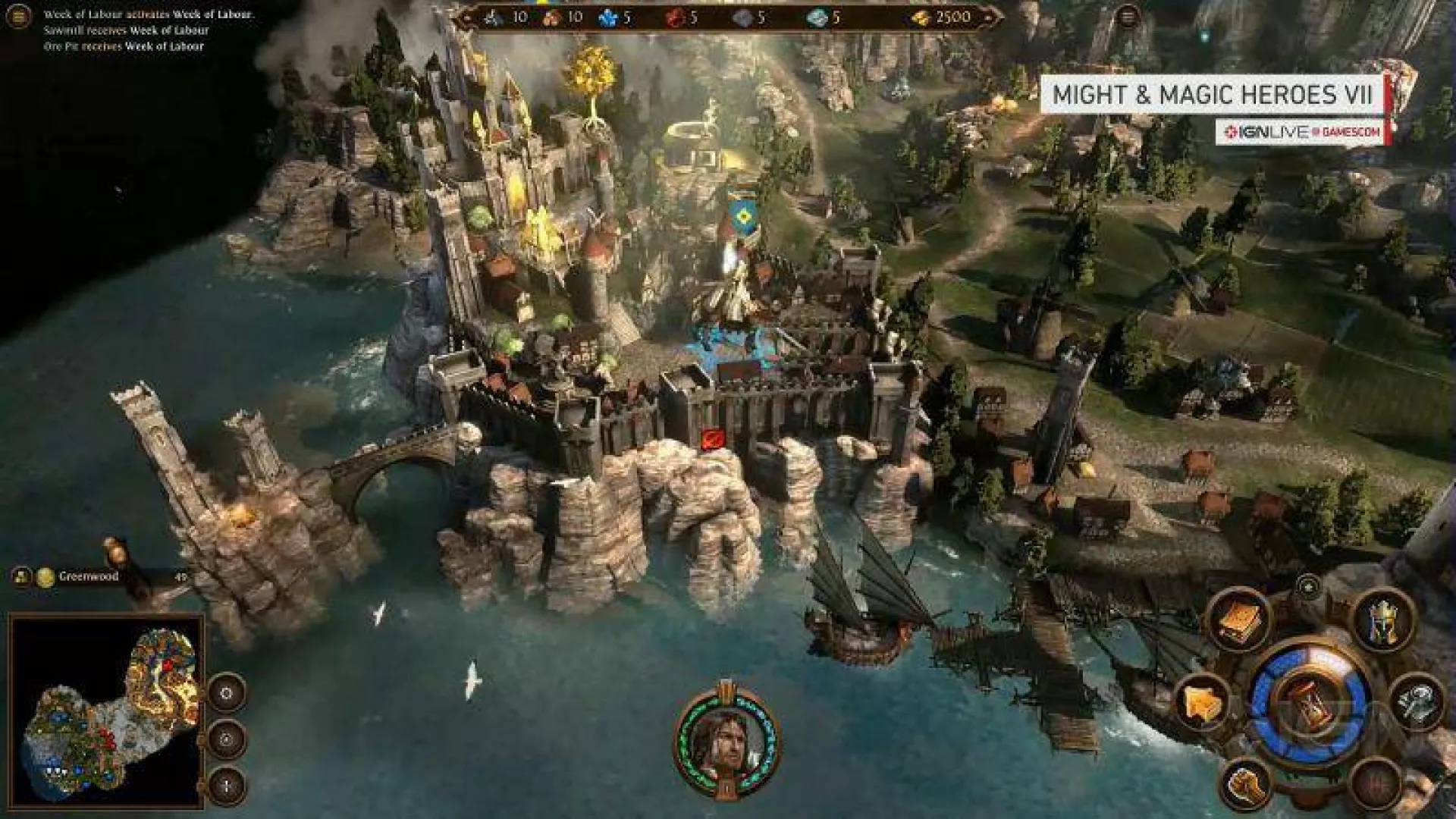
Task: Click the round menu button beside the resource bar
Action: (x=1128, y=17)
